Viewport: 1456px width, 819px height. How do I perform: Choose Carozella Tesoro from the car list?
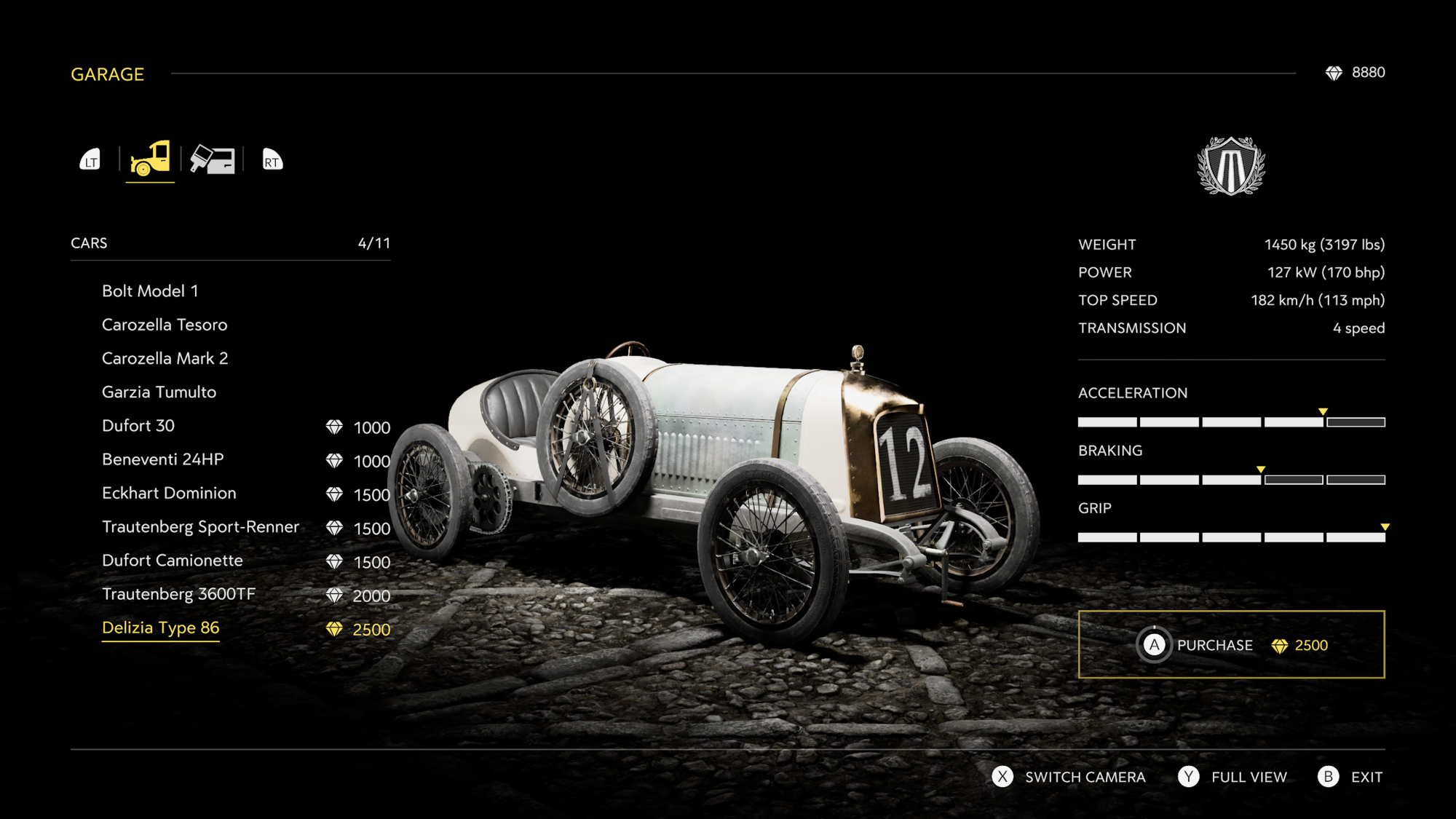tap(165, 325)
